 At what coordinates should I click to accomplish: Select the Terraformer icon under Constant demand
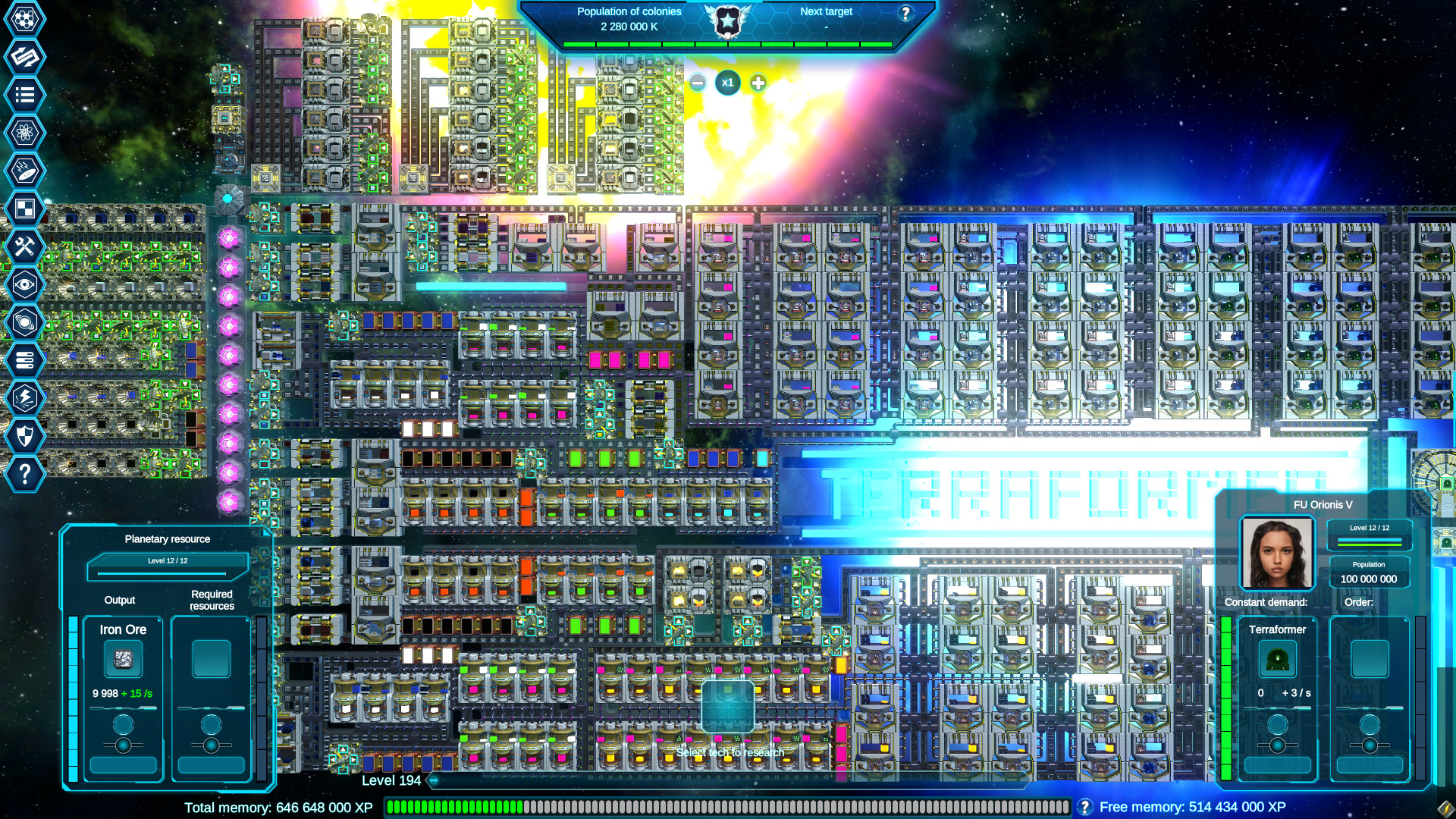click(1278, 658)
